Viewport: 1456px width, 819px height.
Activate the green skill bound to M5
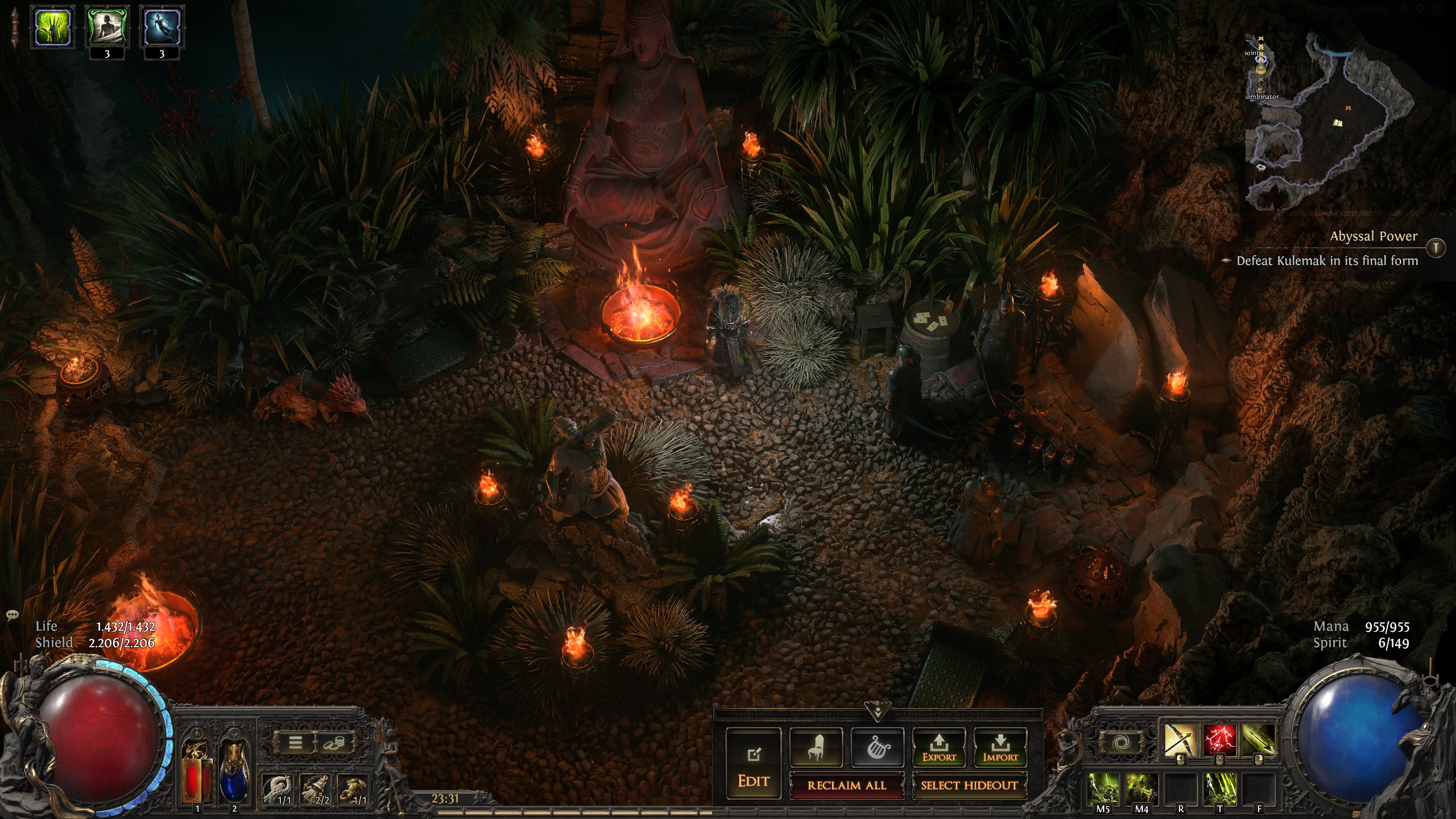(1103, 788)
